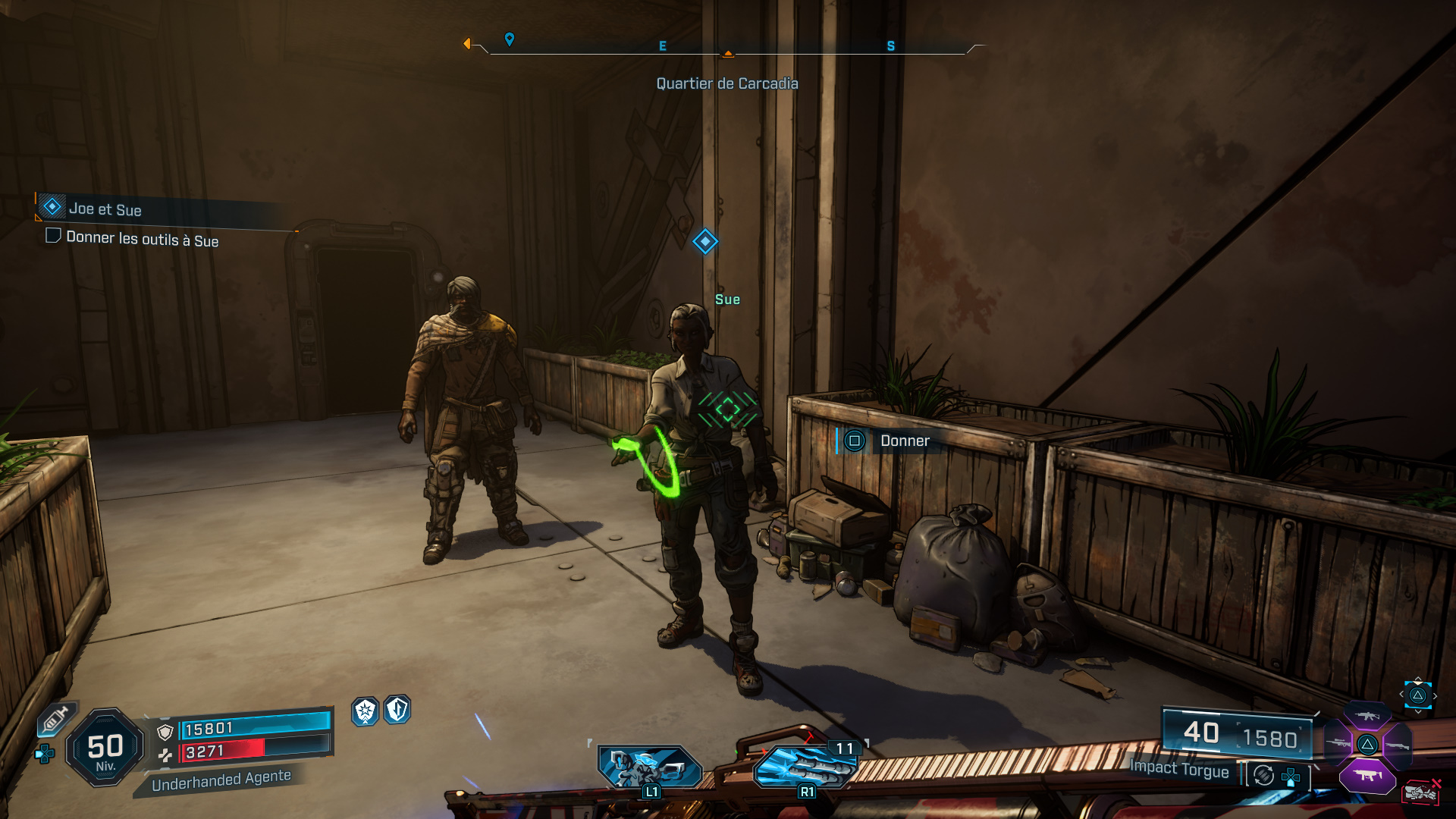Click the triangle button in the weapon wheel center
Screen dimensions: 1456x819
(x=1367, y=744)
